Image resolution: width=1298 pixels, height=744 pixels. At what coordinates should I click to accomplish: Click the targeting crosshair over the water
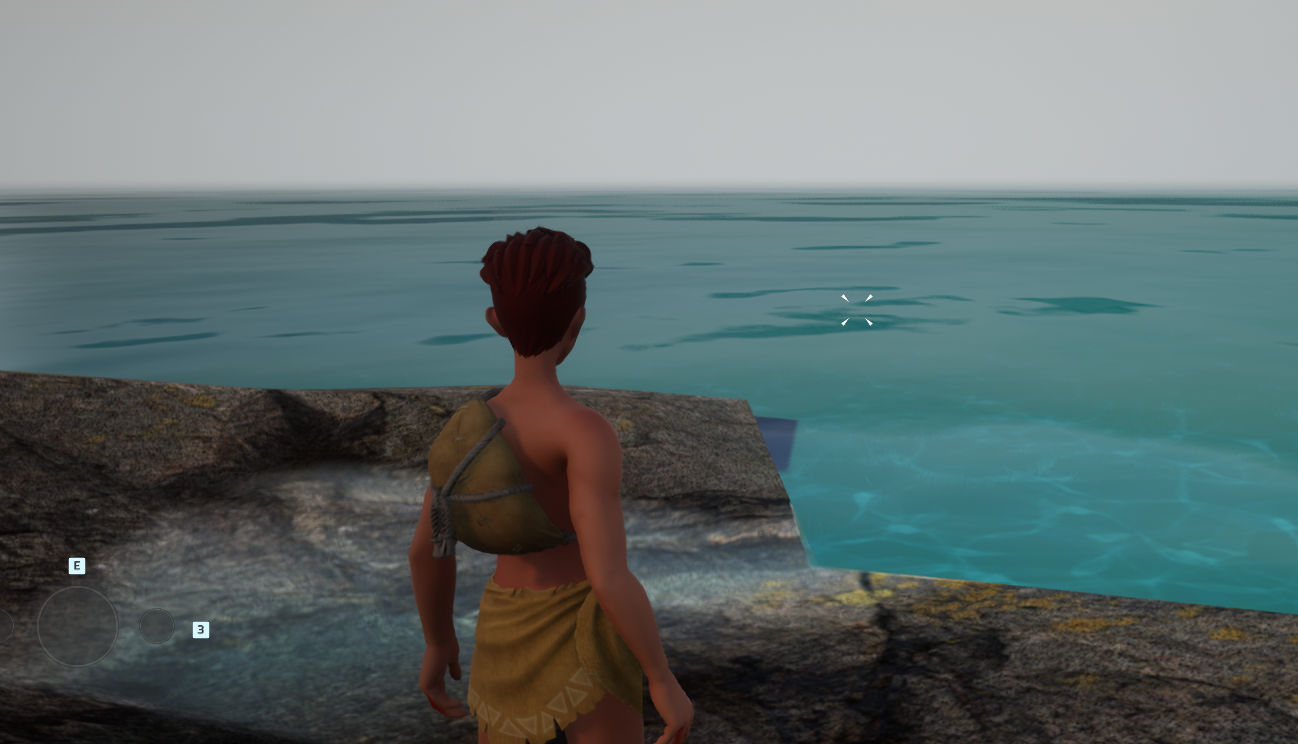[x=857, y=311]
